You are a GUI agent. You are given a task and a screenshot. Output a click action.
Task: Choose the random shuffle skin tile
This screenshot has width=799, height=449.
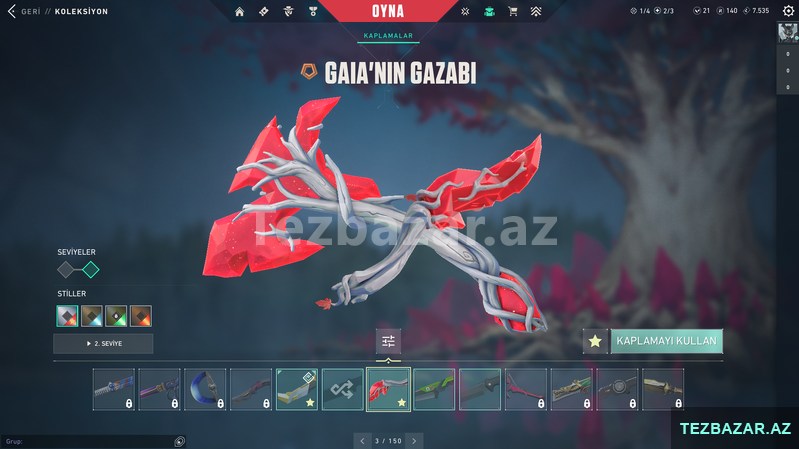click(x=342, y=389)
